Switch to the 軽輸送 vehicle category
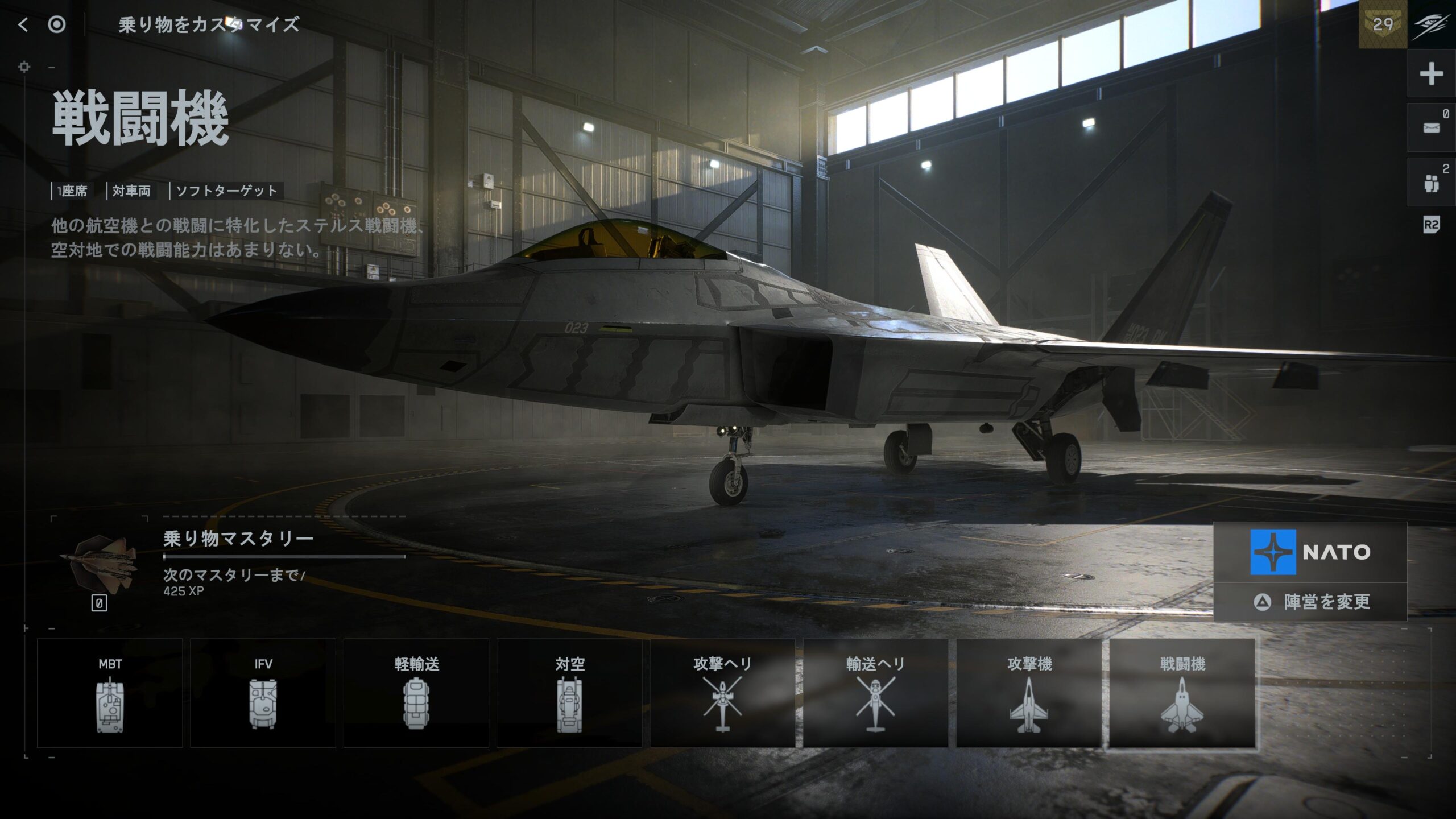 tap(416, 693)
